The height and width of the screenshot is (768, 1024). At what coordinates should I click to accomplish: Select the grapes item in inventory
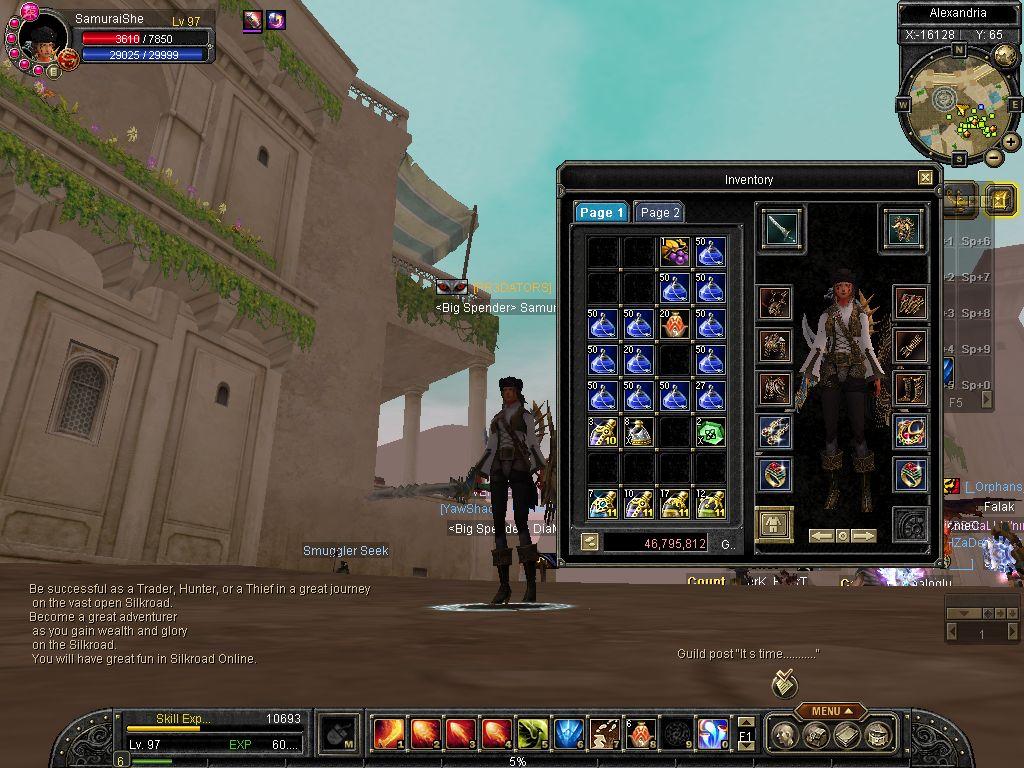pyautogui.click(x=674, y=252)
